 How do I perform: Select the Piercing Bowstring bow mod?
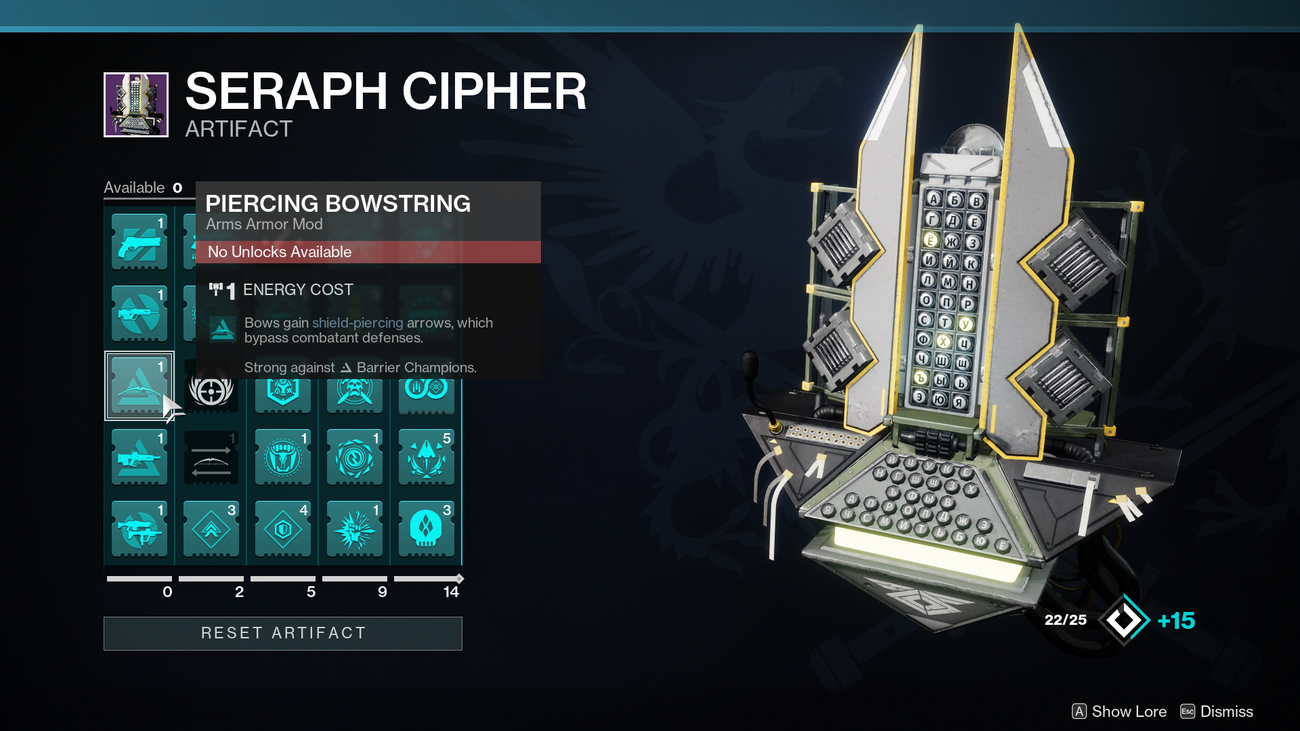pos(139,385)
